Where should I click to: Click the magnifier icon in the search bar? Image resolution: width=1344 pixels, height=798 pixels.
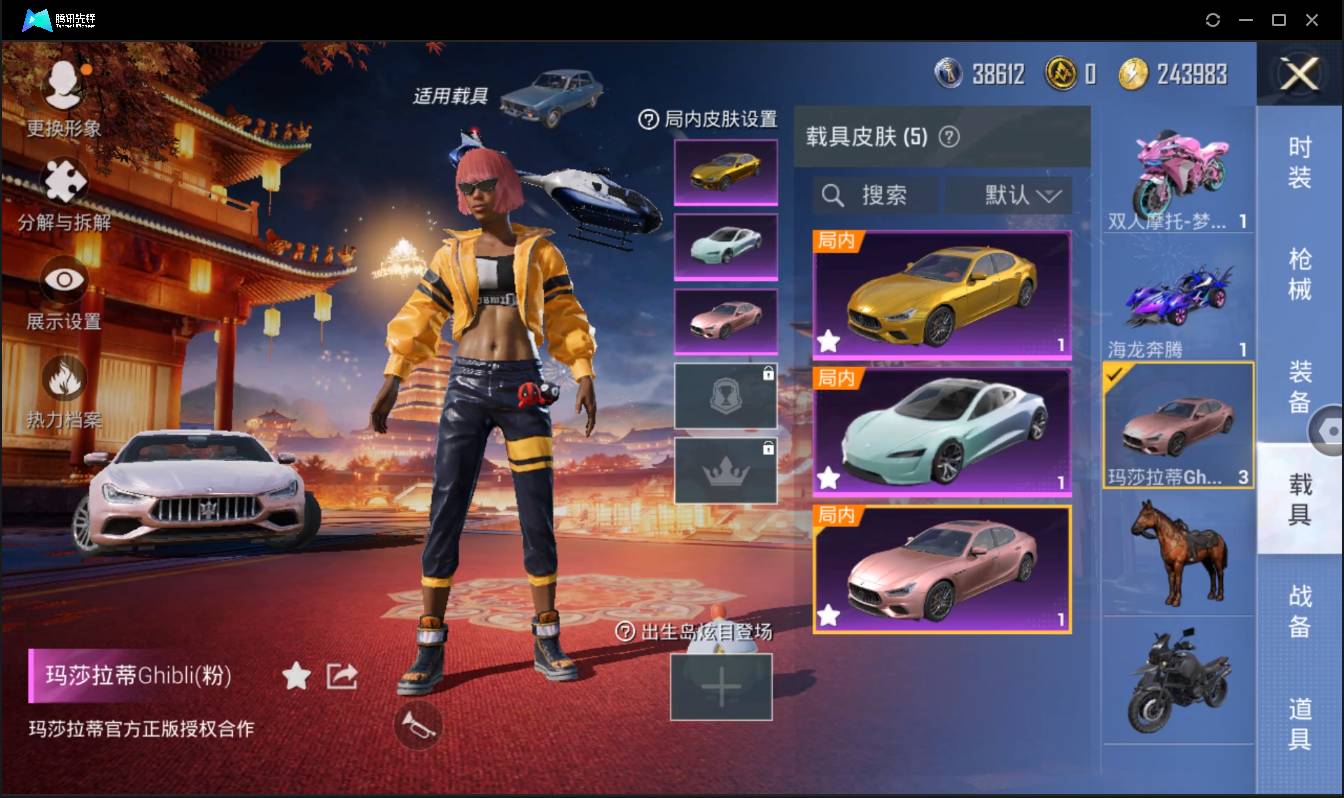[x=834, y=195]
